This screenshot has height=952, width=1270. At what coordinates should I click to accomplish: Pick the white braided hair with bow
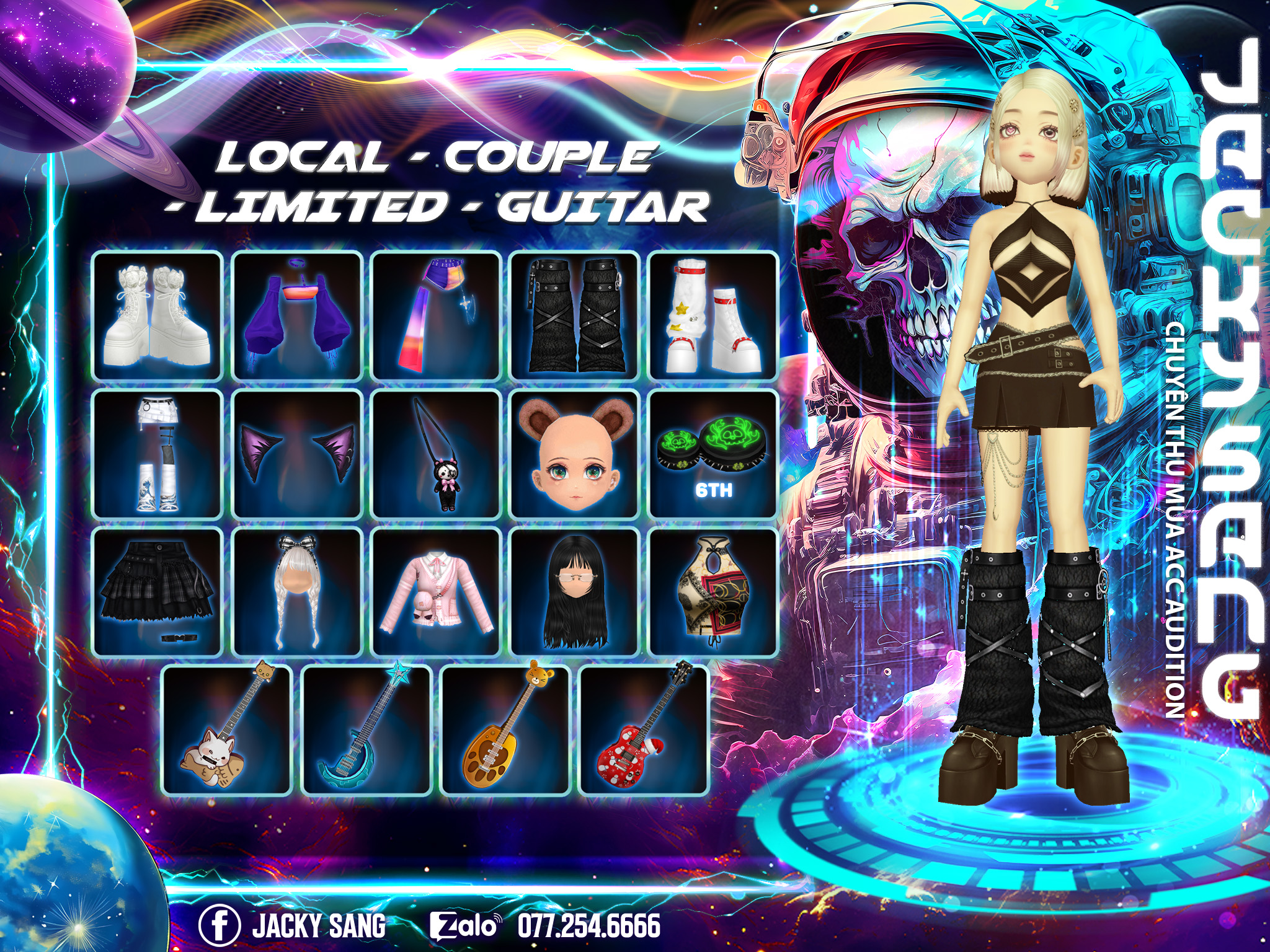(297, 593)
